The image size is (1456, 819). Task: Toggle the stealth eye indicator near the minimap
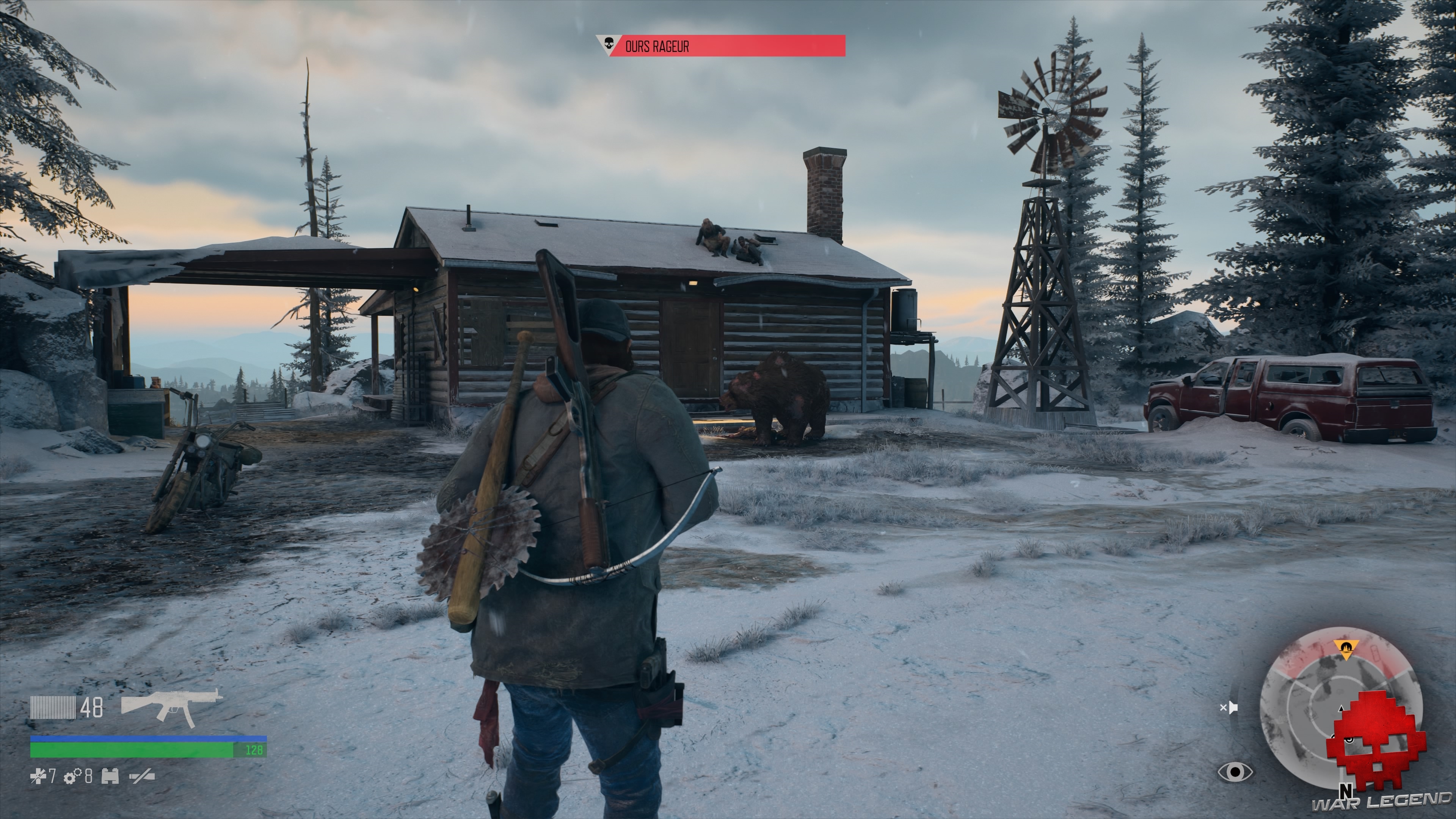point(1235,772)
